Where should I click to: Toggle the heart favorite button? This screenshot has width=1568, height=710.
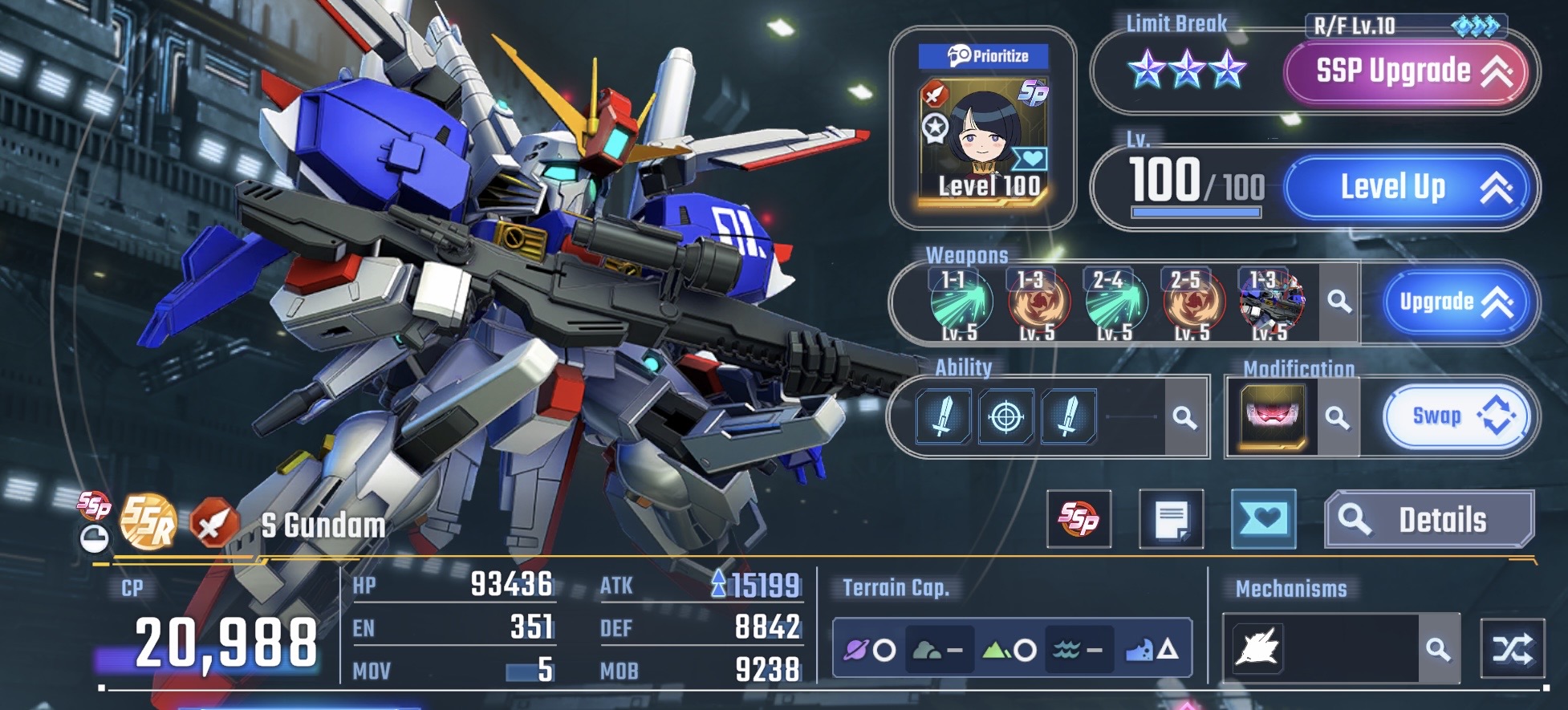coord(1263,519)
